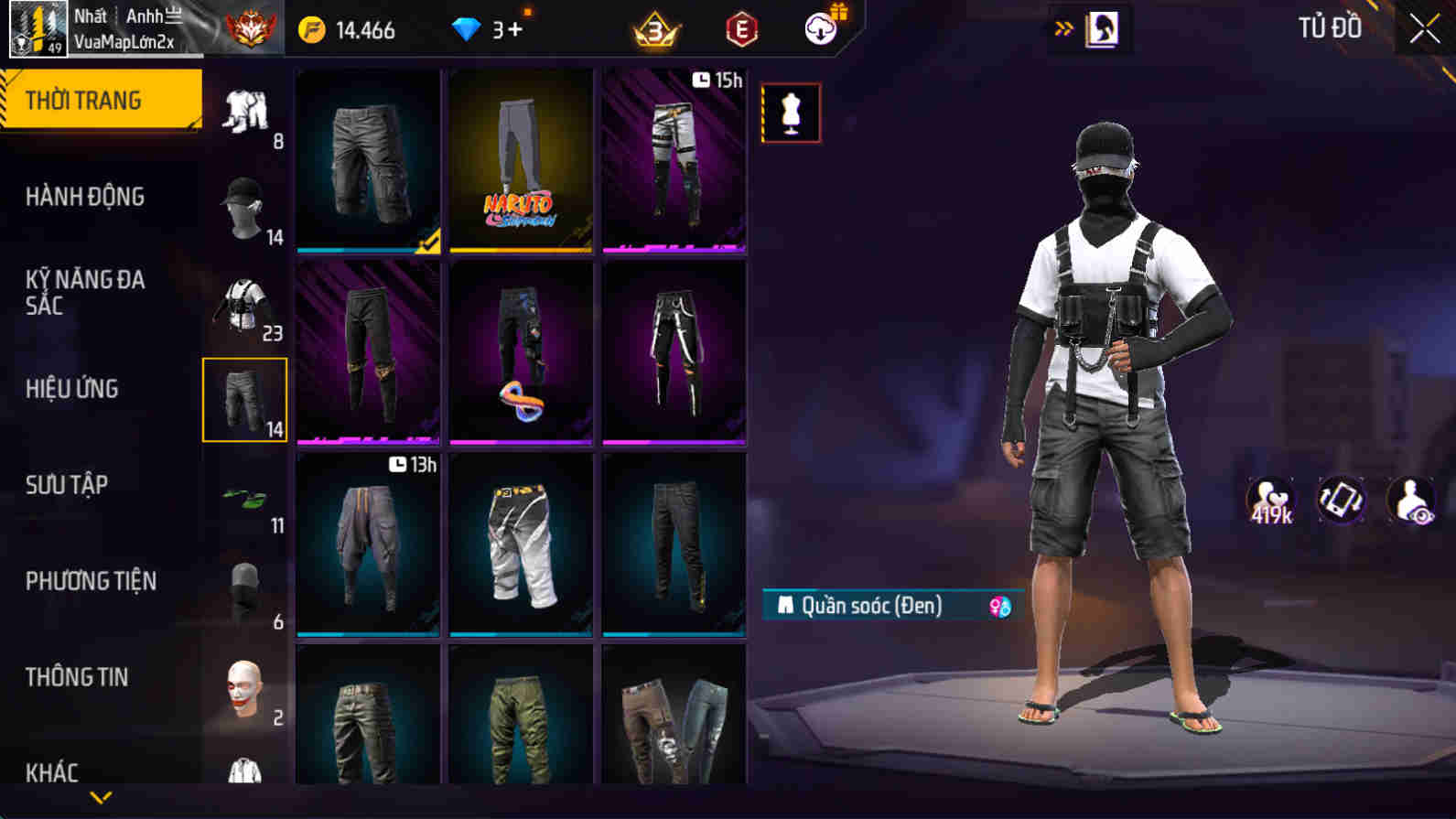Open the level 3 crown badge
The image size is (1456, 819).
click(x=654, y=30)
